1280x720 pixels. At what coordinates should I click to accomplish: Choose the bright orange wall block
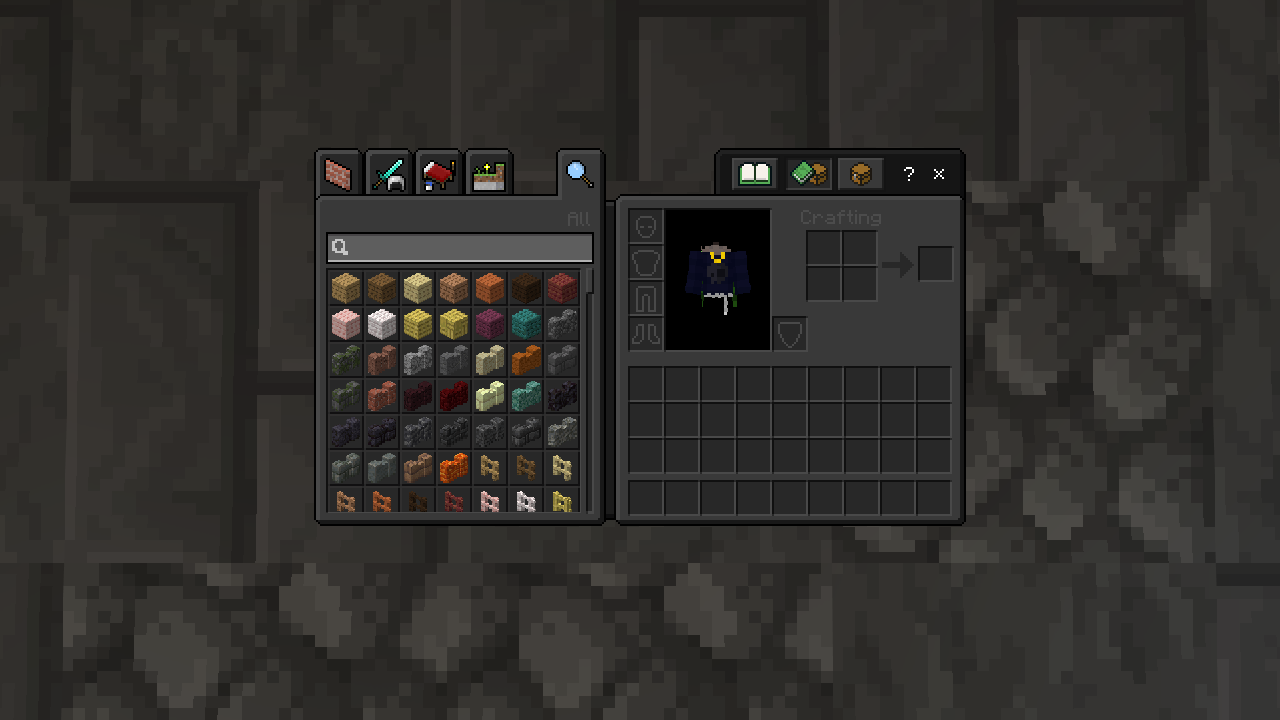(454, 467)
